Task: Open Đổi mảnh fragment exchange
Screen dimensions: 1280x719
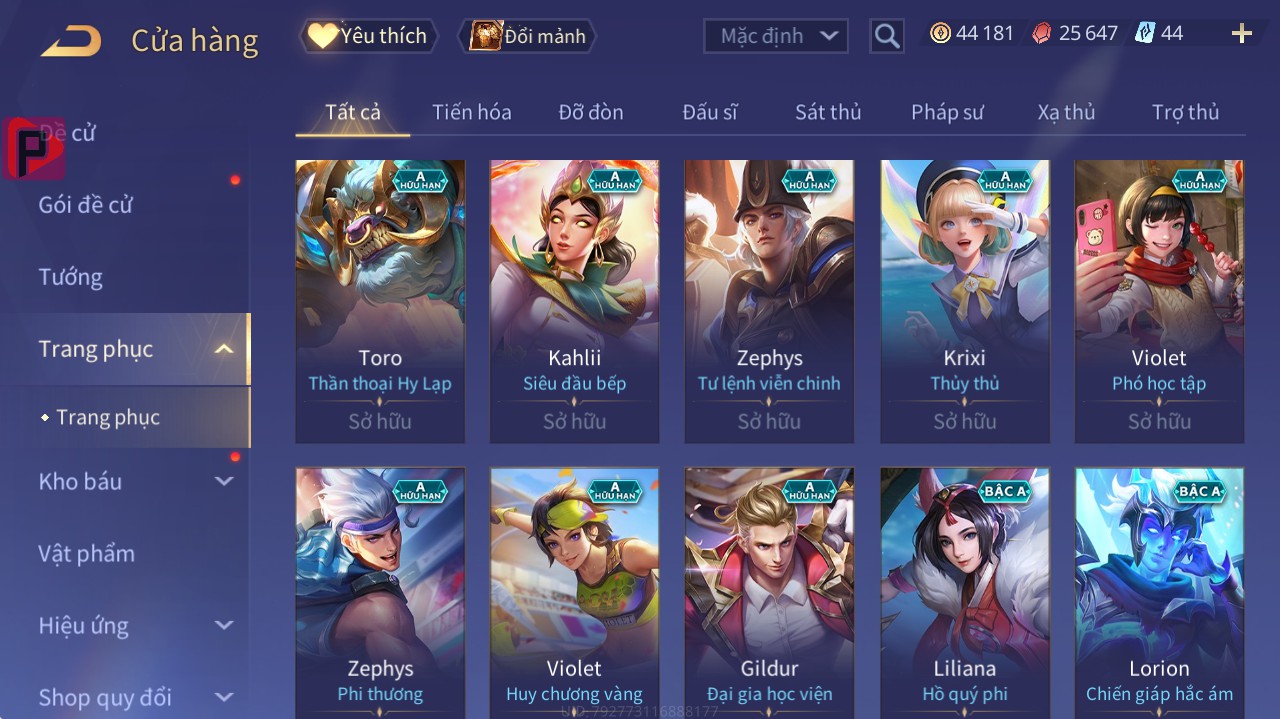Action: pos(527,36)
